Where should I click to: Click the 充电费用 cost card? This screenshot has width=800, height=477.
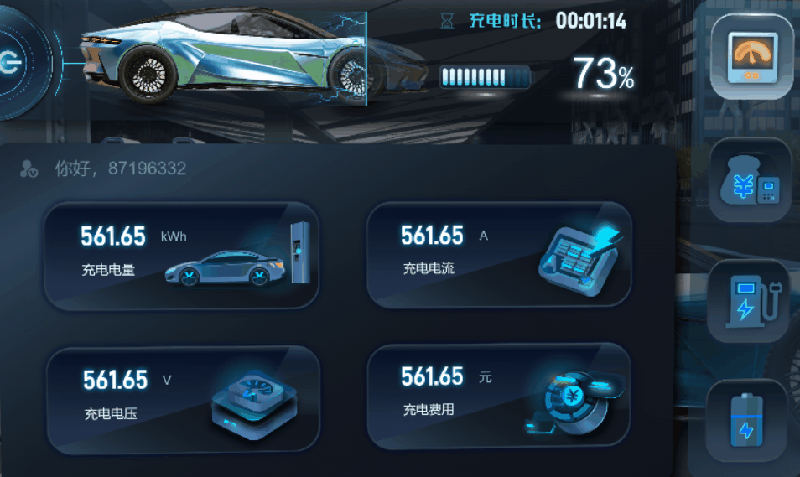coord(500,394)
